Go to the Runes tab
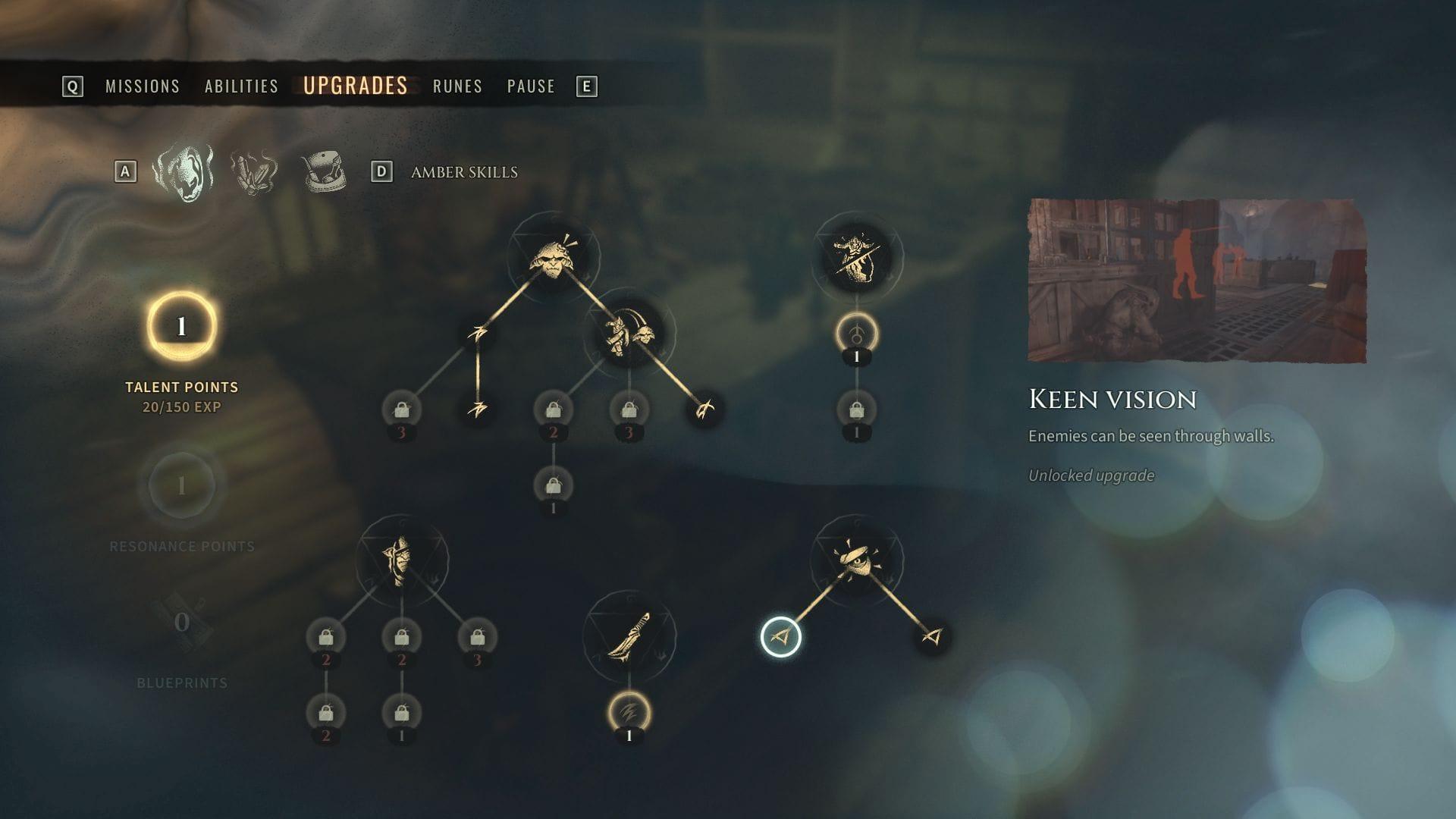The image size is (1456, 819). [x=457, y=86]
